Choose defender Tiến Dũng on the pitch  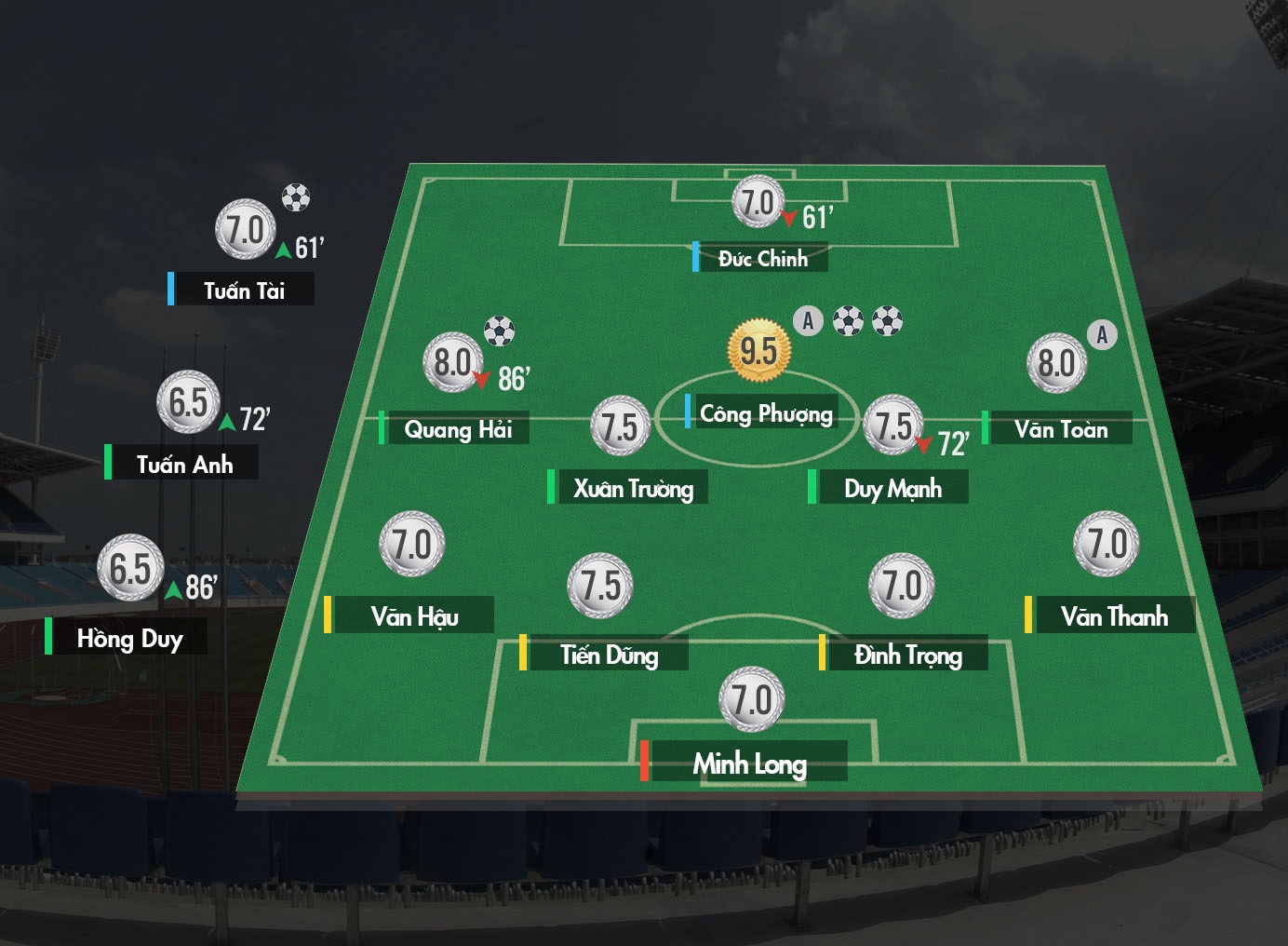pos(609,655)
